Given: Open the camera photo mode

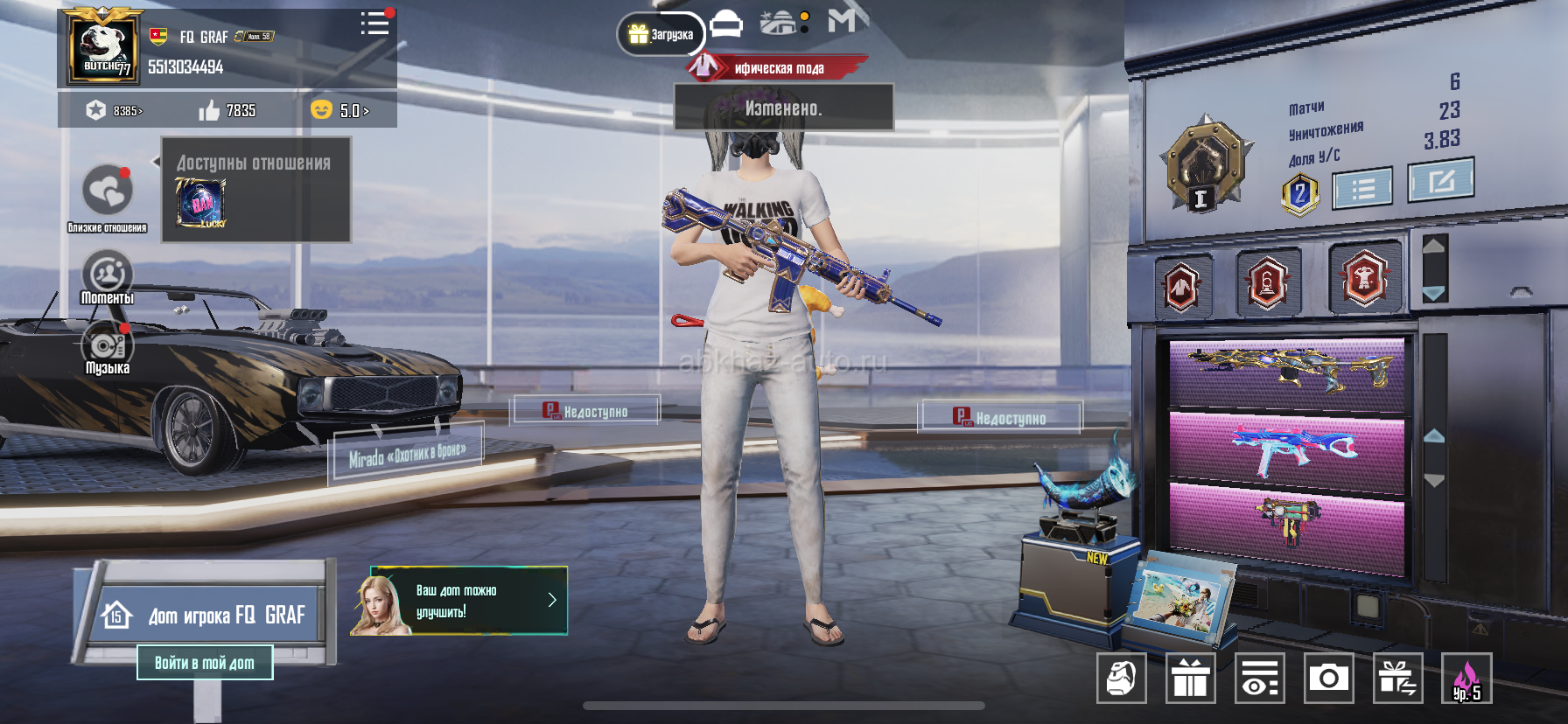Looking at the screenshot, I should (1328, 678).
